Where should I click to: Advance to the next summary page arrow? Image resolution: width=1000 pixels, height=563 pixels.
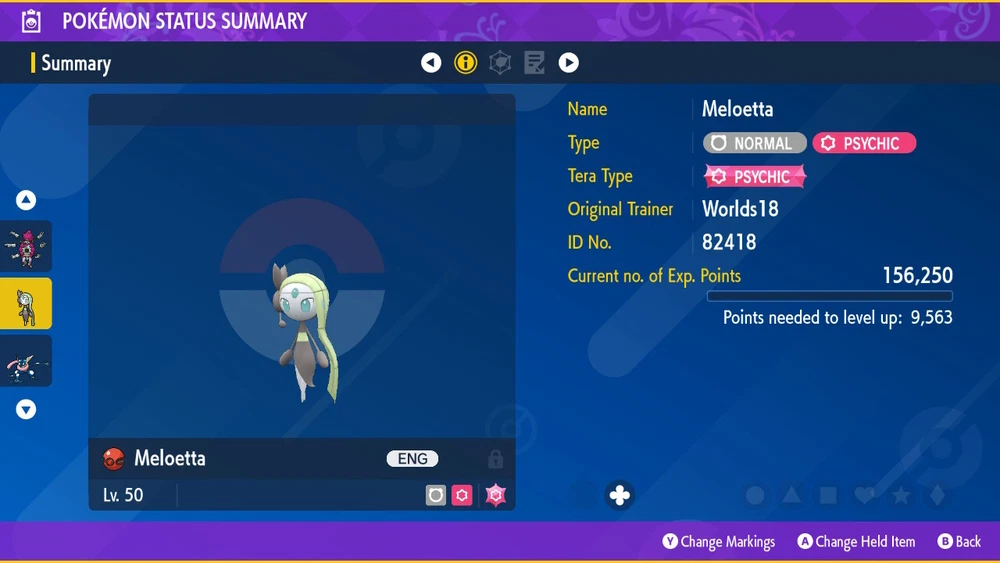pyautogui.click(x=568, y=63)
